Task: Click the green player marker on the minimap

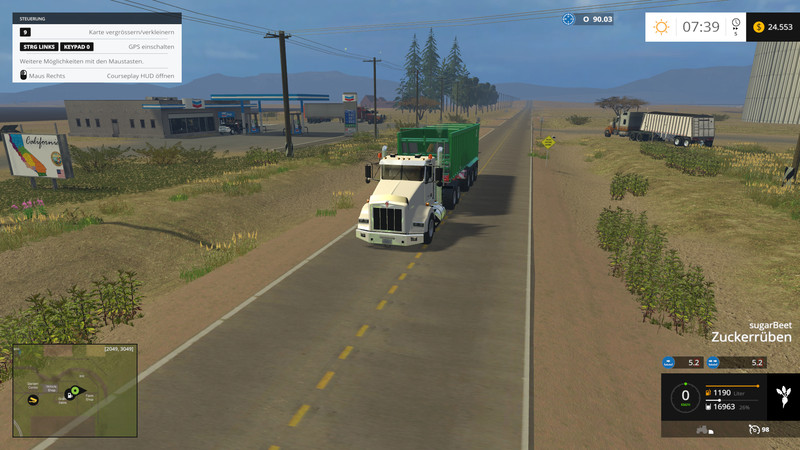Action: [x=73, y=390]
